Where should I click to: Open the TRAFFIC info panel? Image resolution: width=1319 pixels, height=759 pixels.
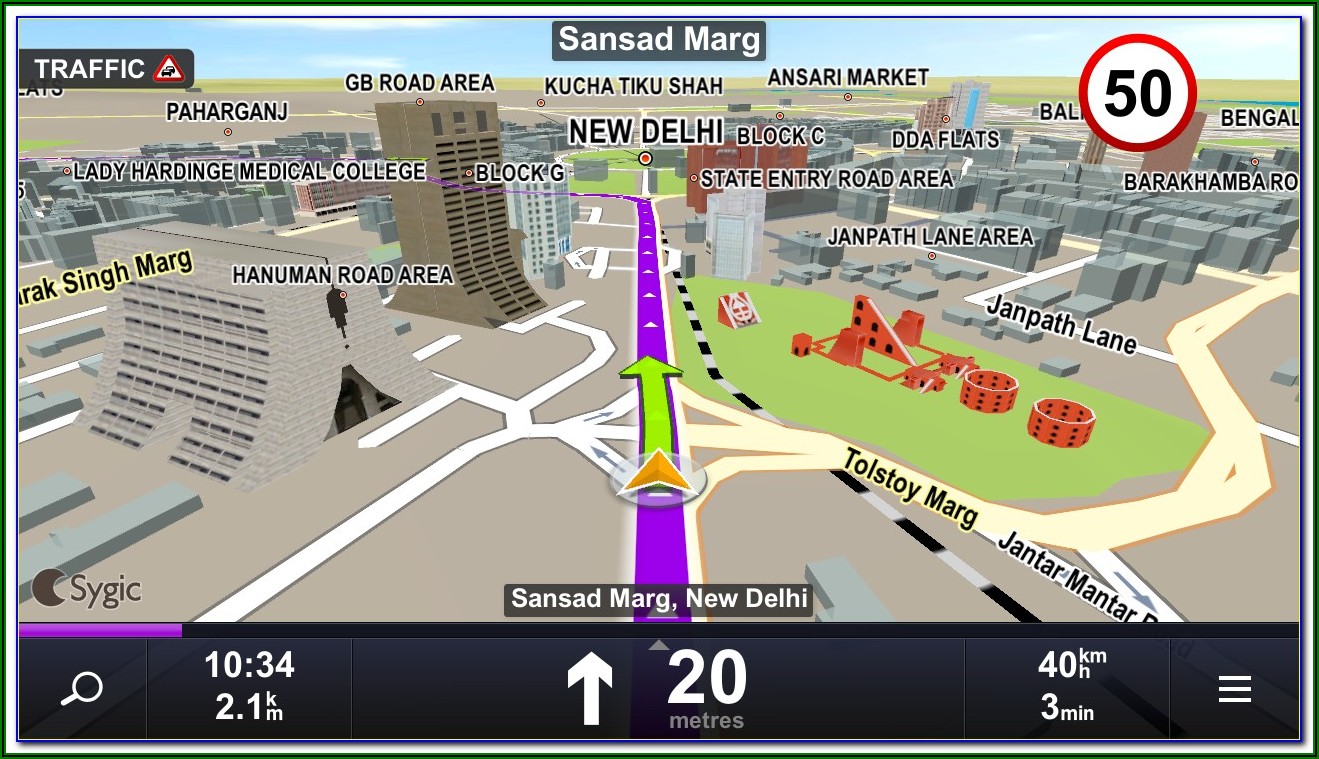[x=106, y=69]
